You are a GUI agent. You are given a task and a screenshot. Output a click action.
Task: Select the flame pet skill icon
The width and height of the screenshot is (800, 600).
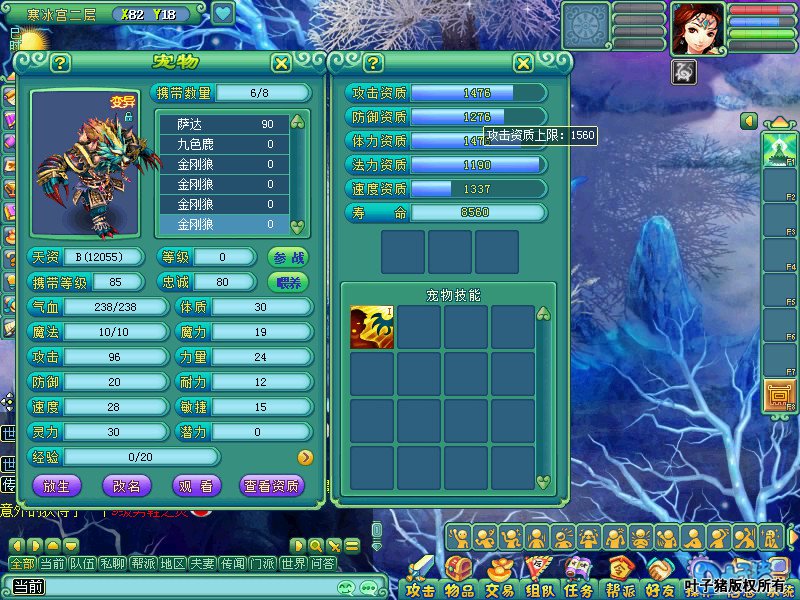[372, 328]
